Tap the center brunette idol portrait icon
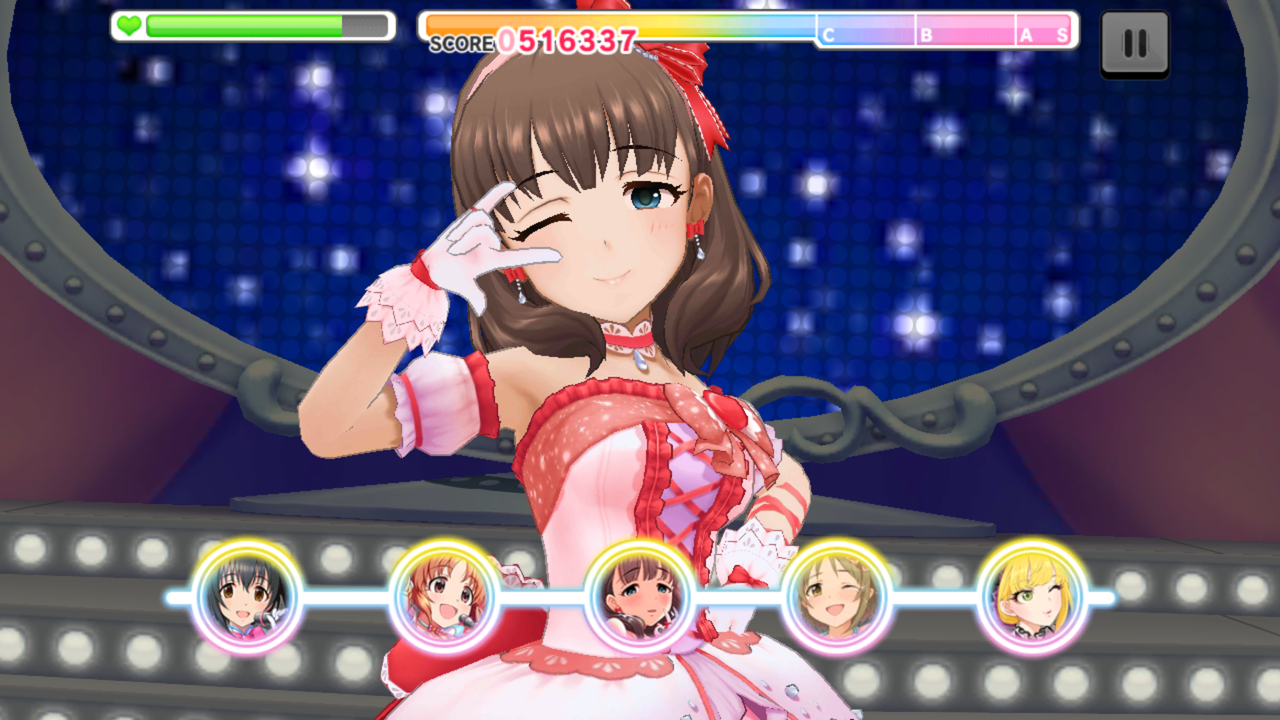 639,596
